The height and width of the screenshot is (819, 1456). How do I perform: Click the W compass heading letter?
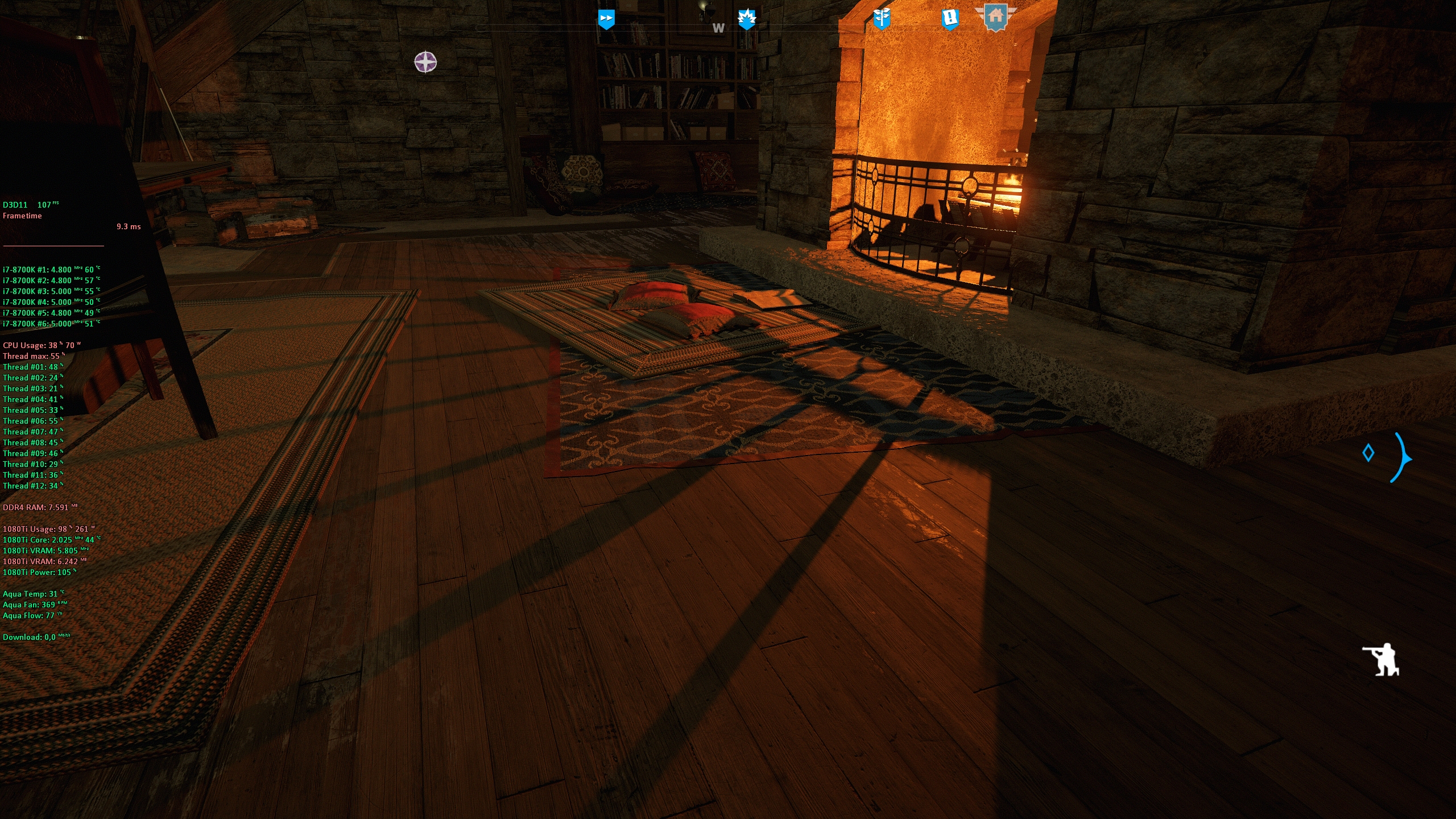(x=718, y=28)
